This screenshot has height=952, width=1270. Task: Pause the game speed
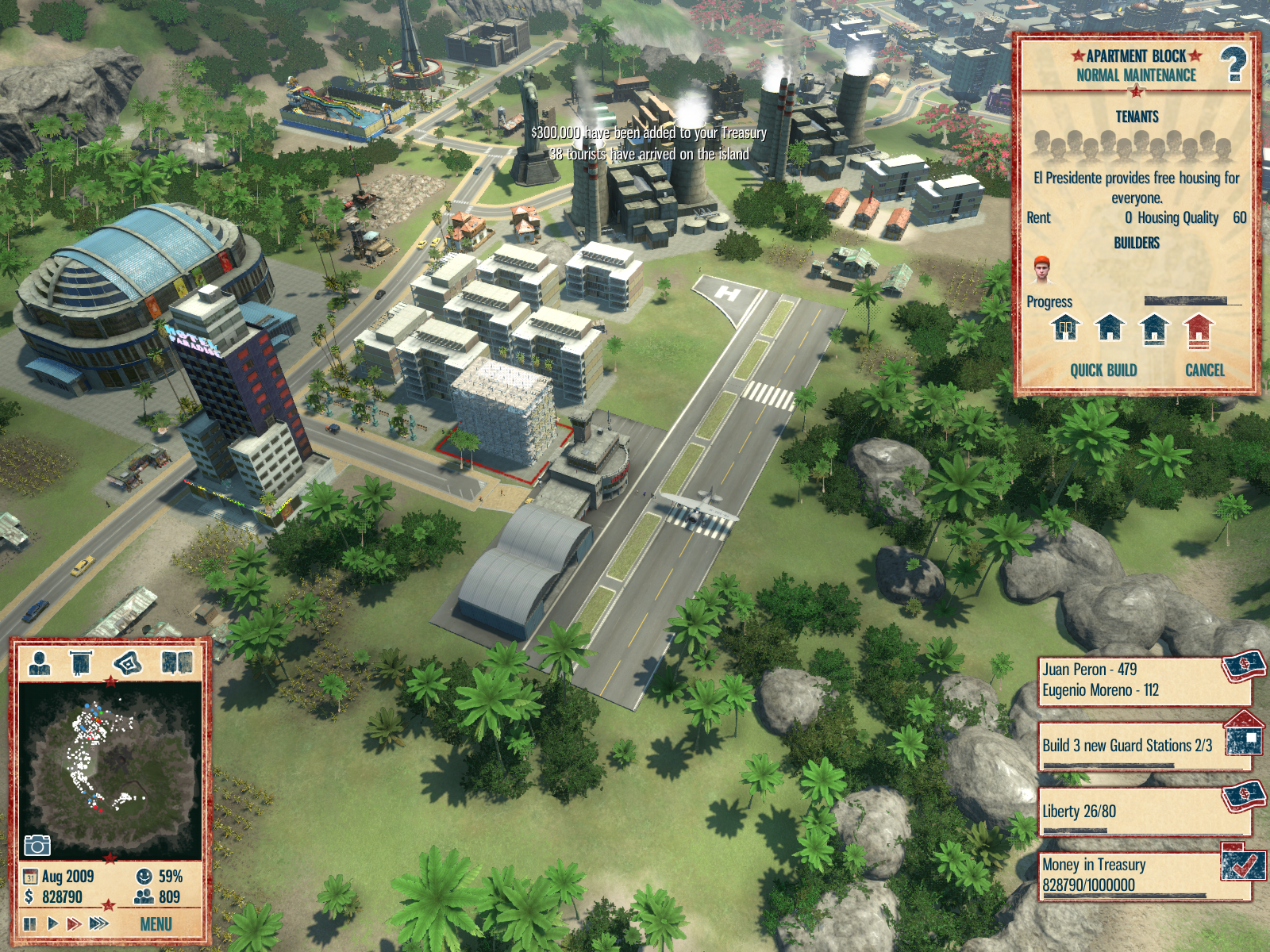30,923
